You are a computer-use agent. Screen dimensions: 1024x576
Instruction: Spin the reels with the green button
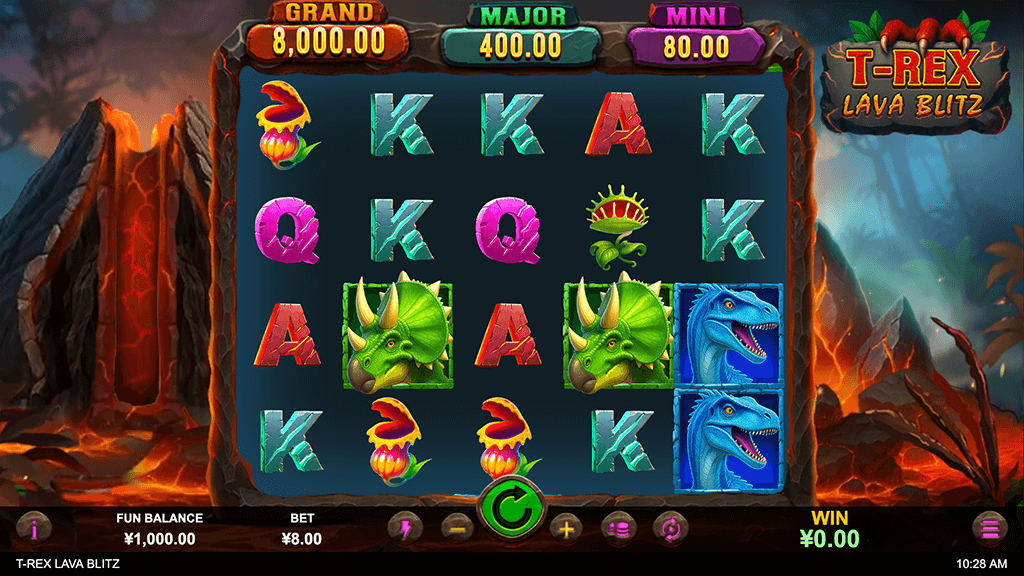511,510
